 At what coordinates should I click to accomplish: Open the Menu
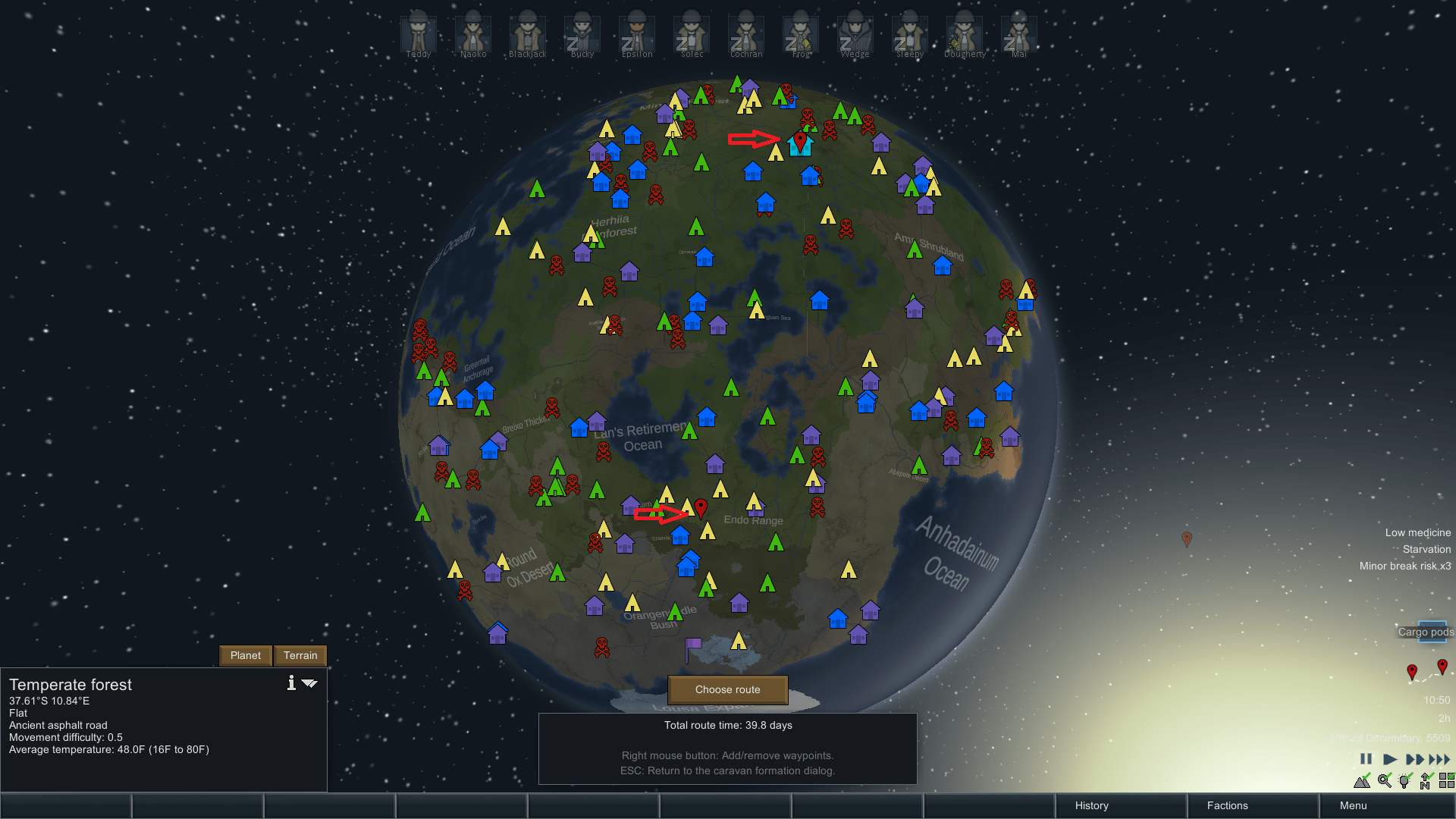click(1353, 805)
